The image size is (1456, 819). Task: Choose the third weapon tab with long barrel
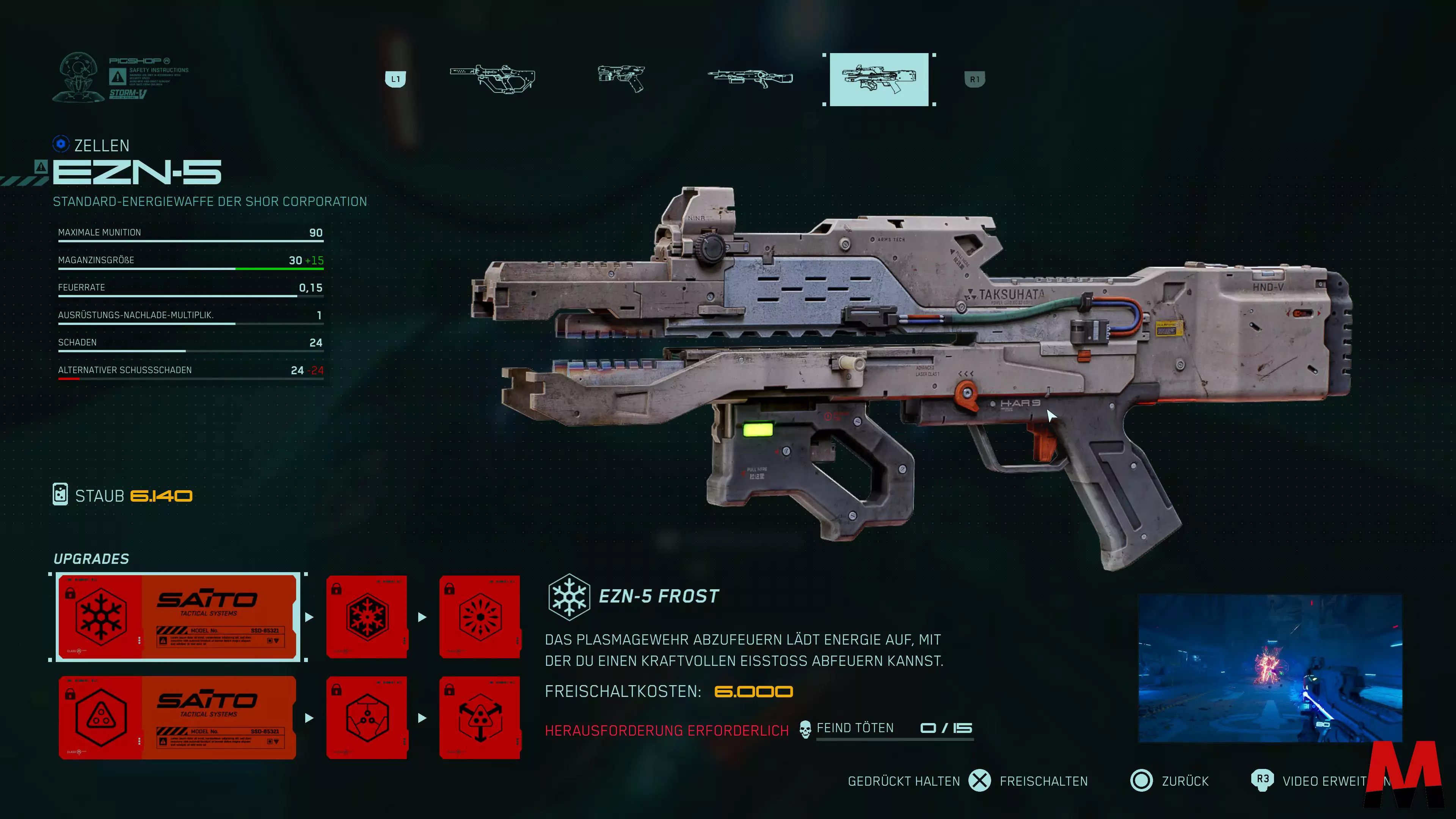(750, 79)
